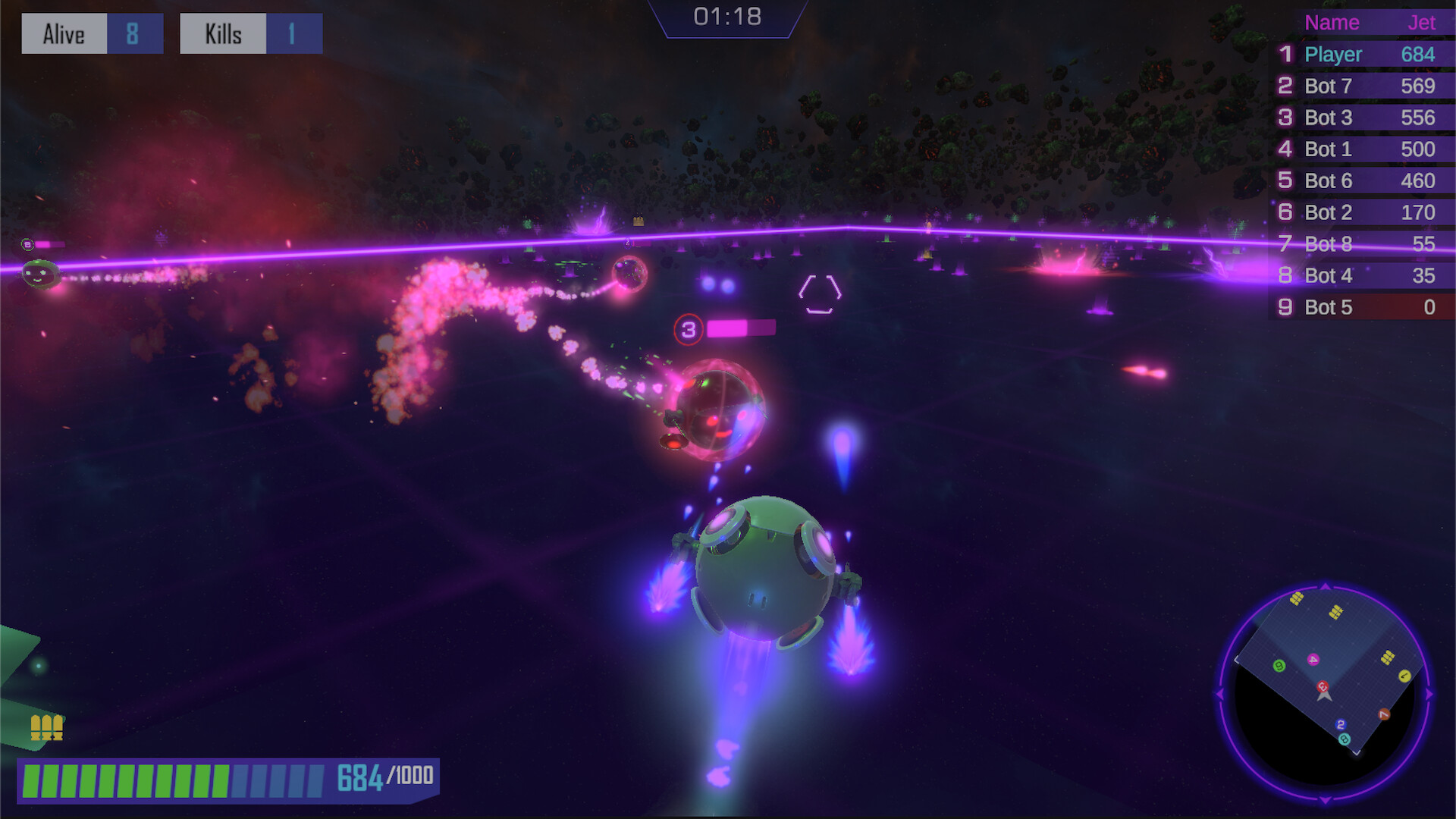Select the blue "2" marker on the minimap

(1341, 725)
